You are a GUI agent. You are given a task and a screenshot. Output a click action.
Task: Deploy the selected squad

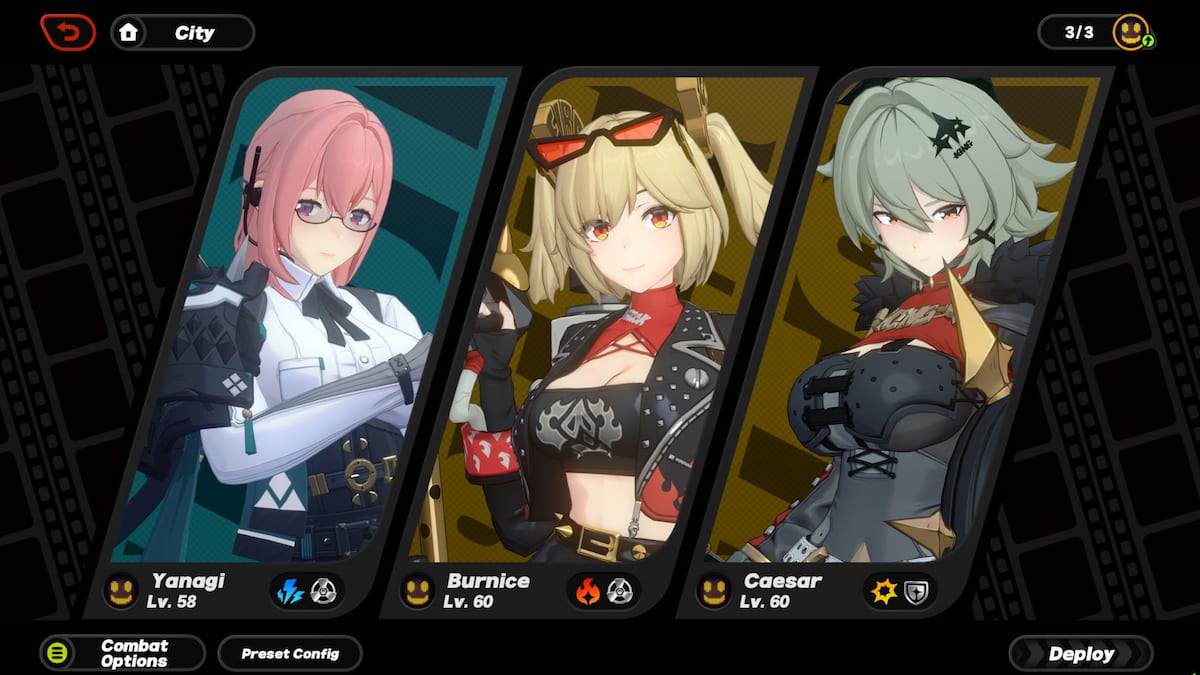coord(1080,654)
